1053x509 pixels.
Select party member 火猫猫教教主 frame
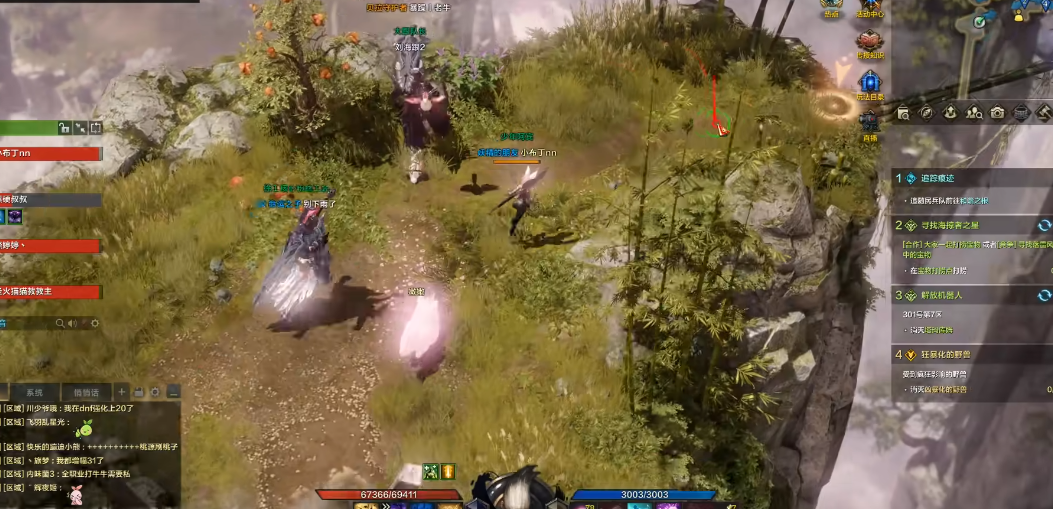50,292
